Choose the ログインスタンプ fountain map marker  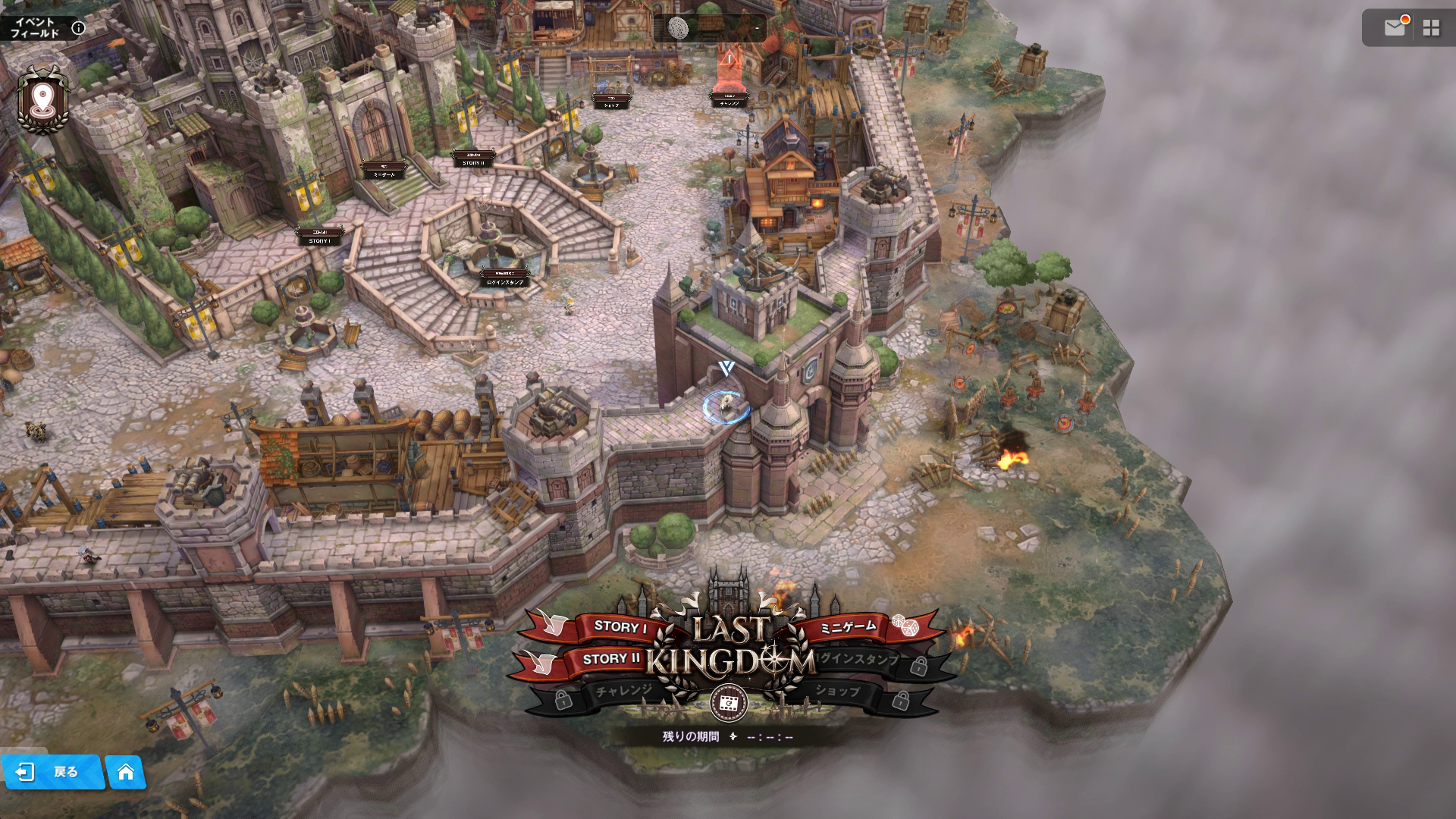pos(506,280)
